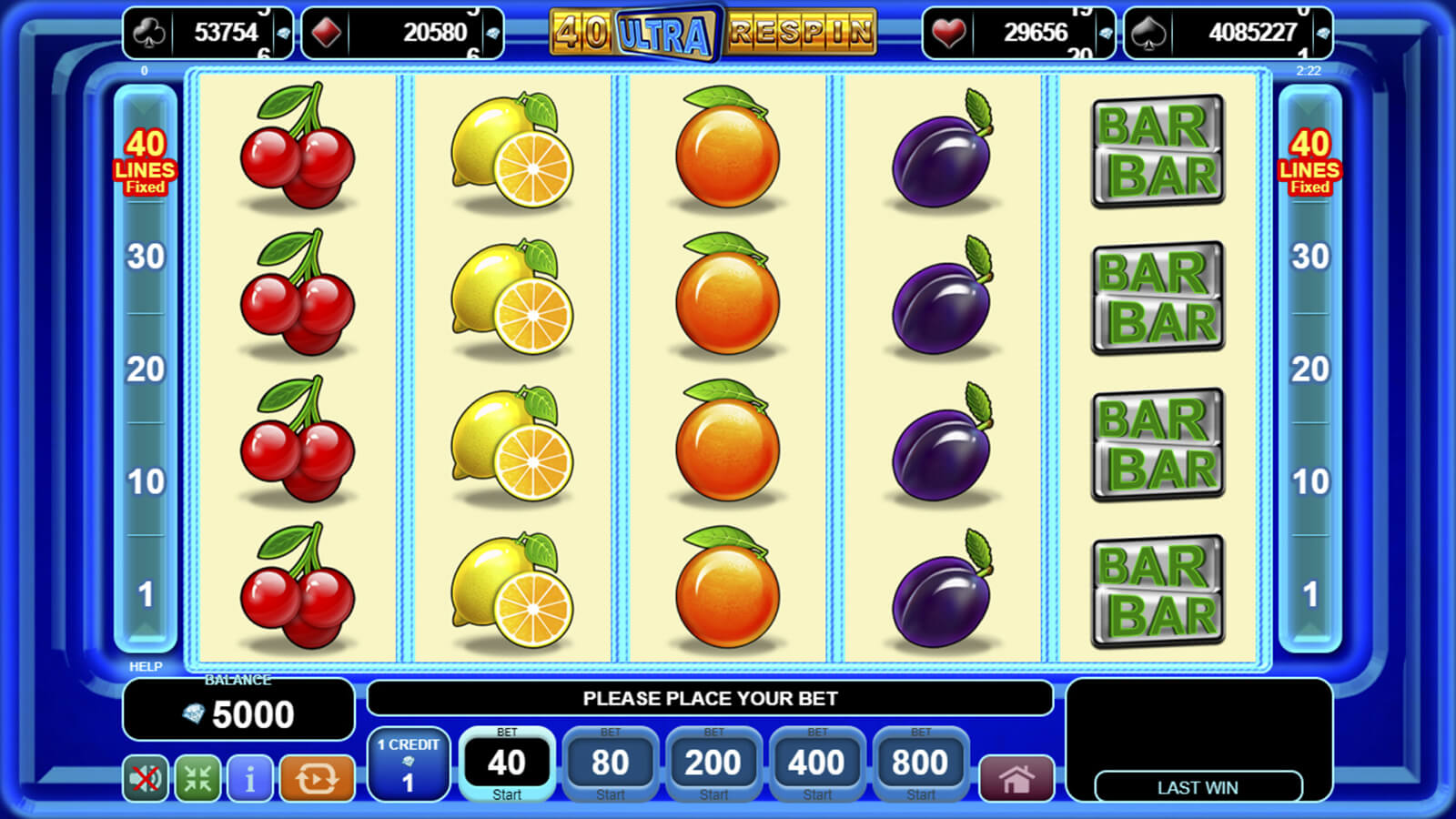Toggle the muted sound icon
The width and height of the screenshot is (1456, 819).
(x=146, y=779)
